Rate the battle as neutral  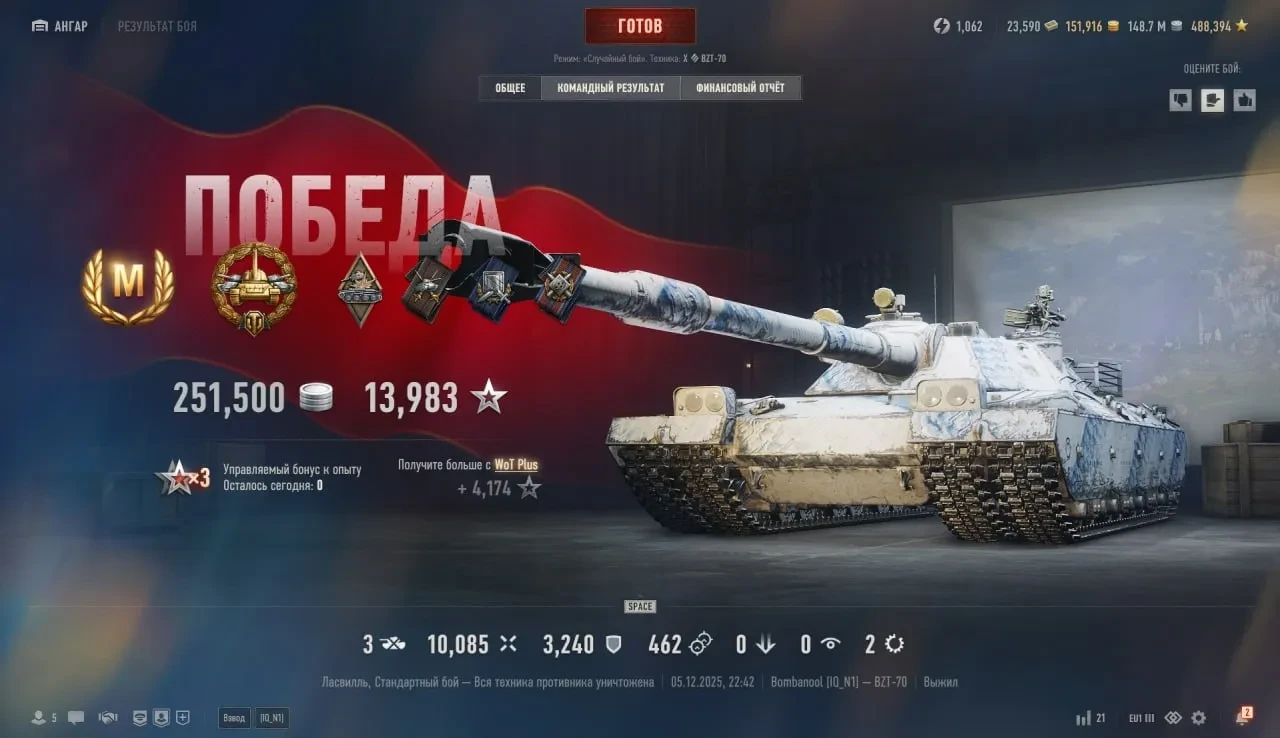click(x=1213, y=99)
